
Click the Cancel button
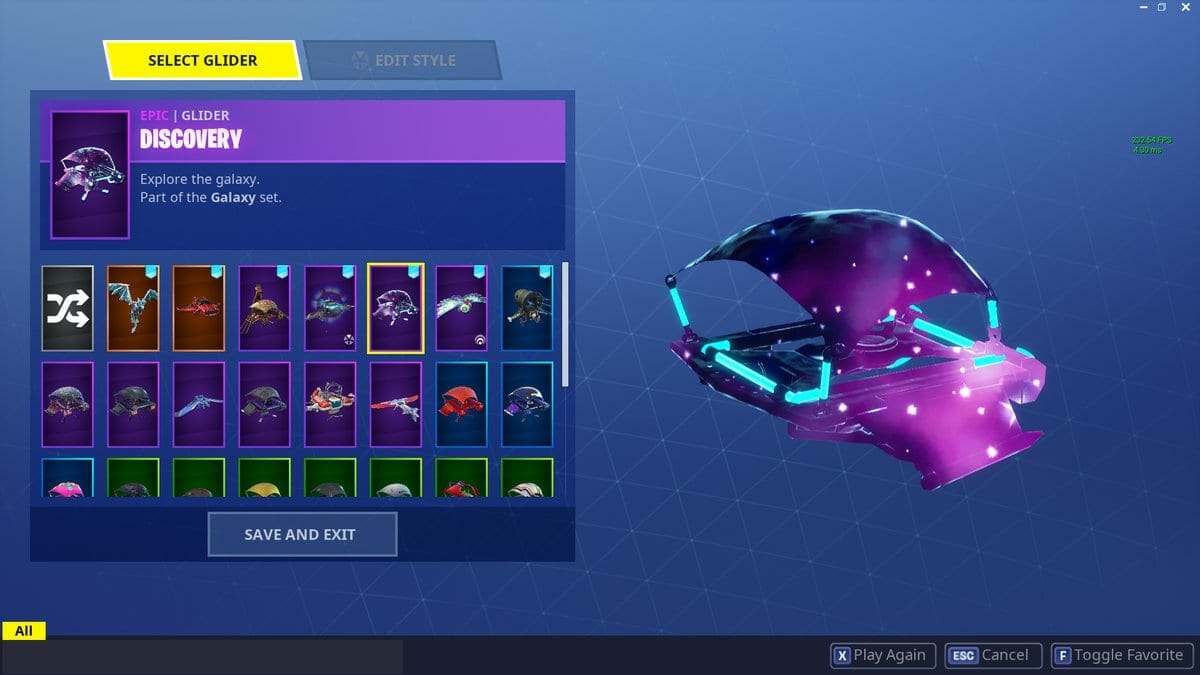tap(993, 656)
